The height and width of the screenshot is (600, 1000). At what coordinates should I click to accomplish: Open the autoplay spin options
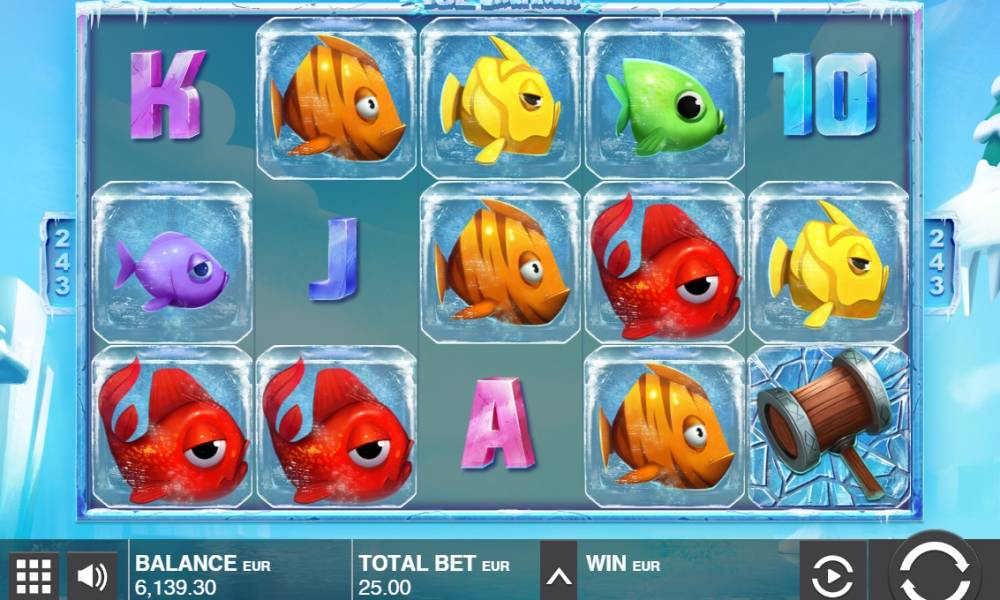[832, 575]
